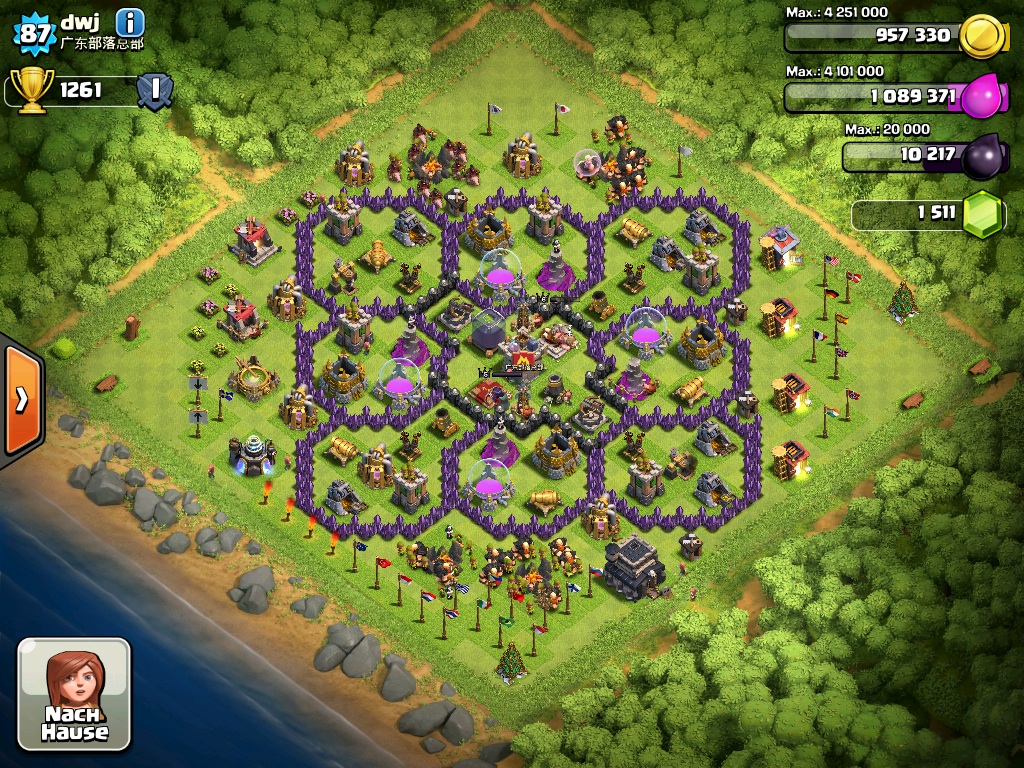Expand the orange arrow side panel
Screen dimensions: 1024x768
coord(20,399)
